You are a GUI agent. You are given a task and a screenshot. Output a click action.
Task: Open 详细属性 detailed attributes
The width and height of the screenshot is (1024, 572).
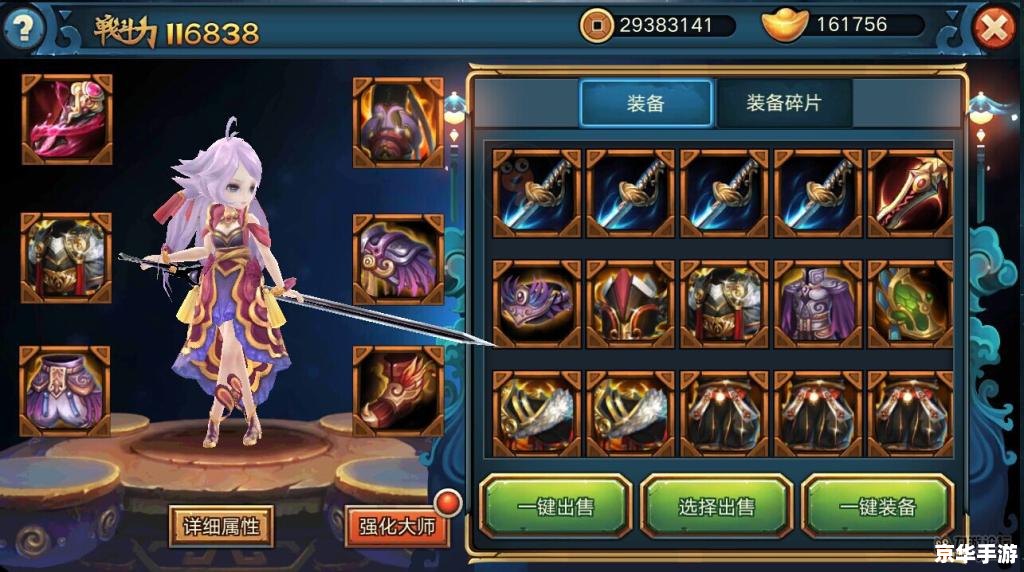221,525
